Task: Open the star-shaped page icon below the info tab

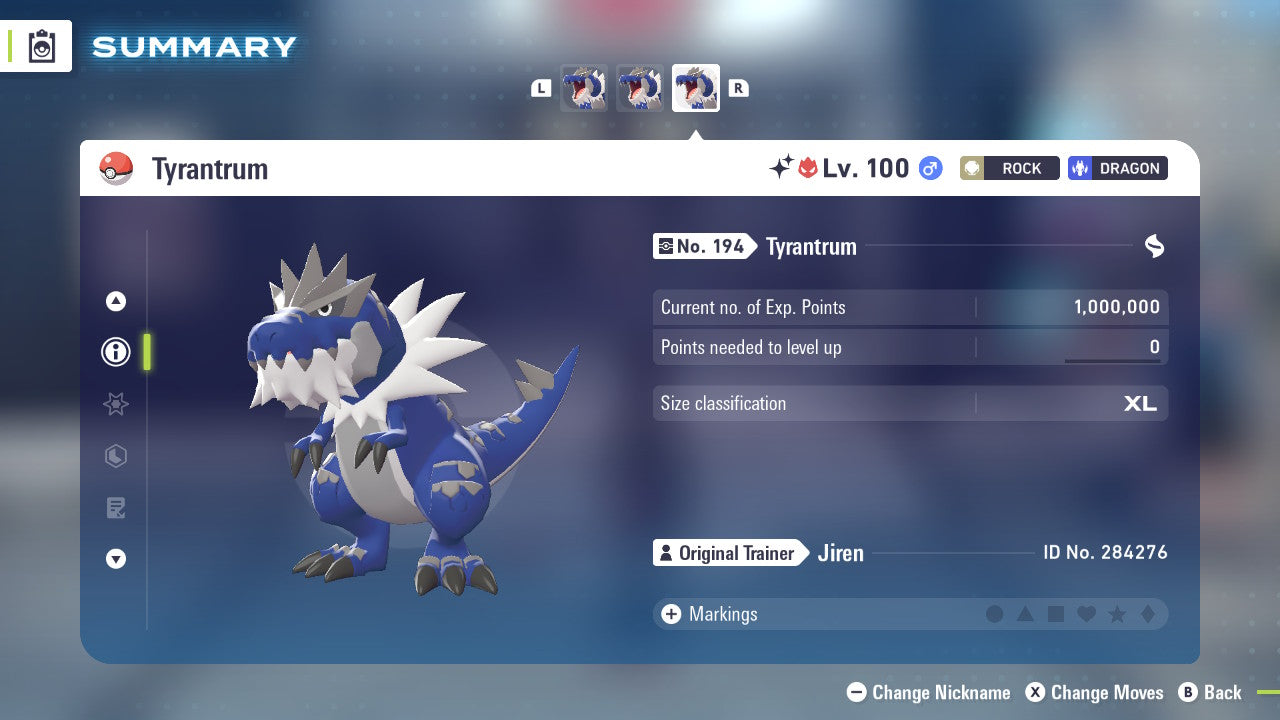Action: pos(116,404)
